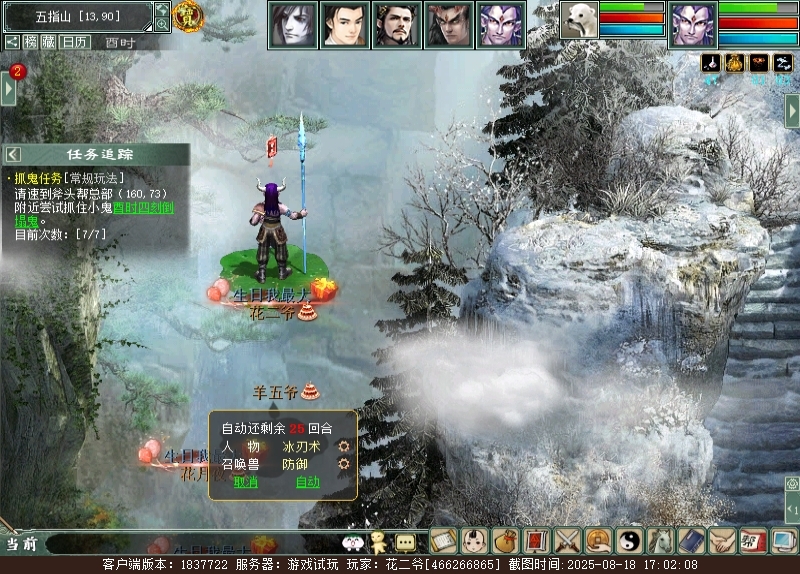
Task: Open the white horse mount icon
Action: (661, 541)
